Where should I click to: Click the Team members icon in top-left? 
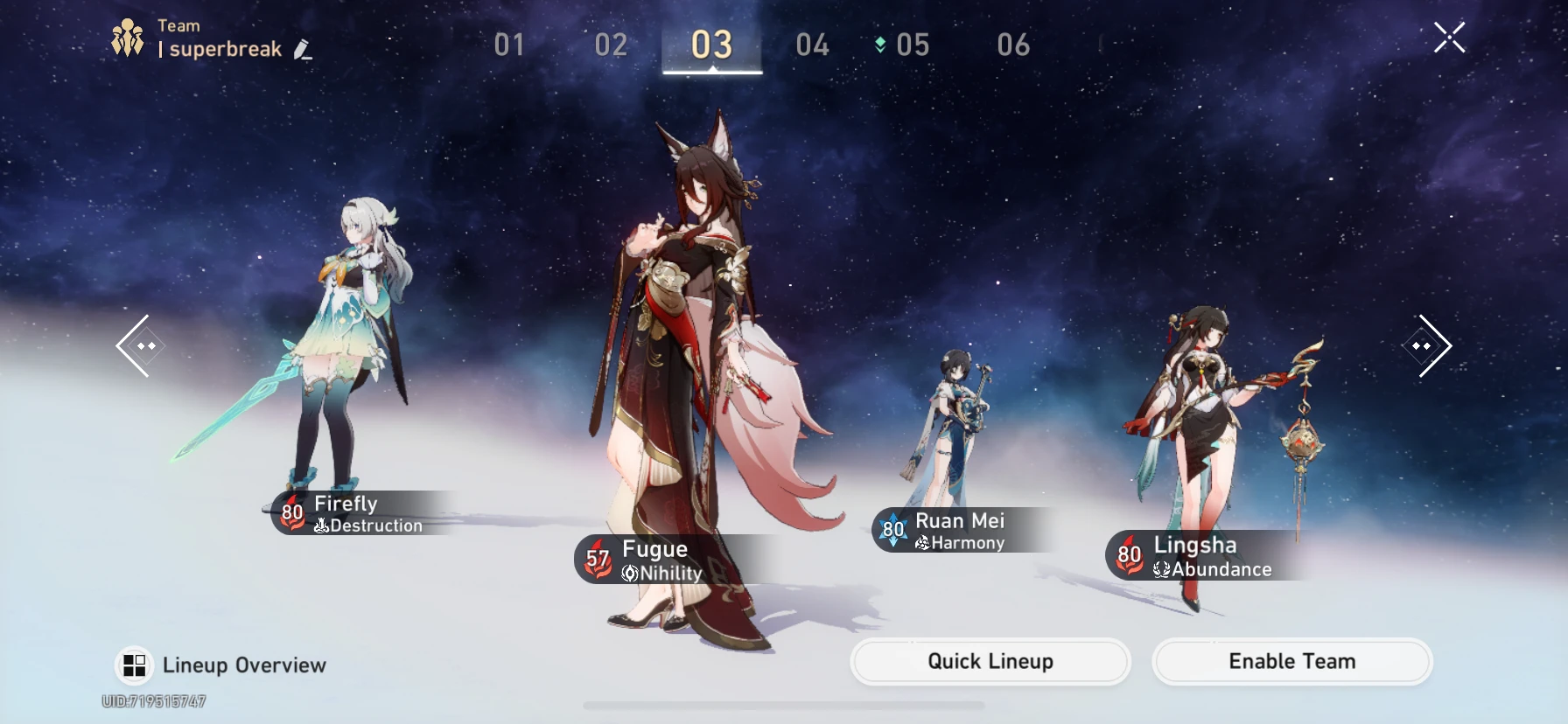pos(128,36)
